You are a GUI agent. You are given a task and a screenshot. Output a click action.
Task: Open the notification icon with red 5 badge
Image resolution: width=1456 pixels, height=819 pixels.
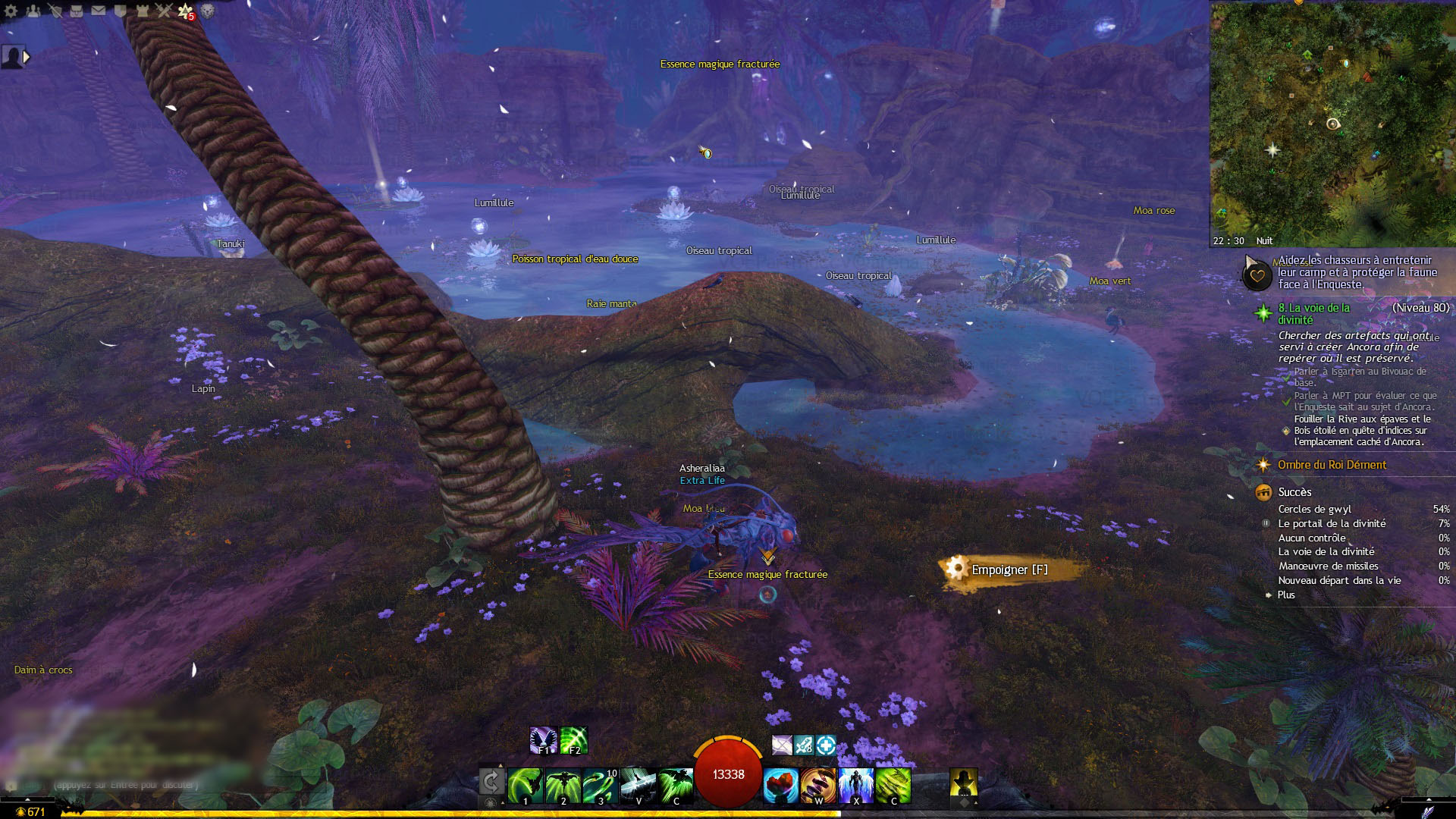click(186, 11)
